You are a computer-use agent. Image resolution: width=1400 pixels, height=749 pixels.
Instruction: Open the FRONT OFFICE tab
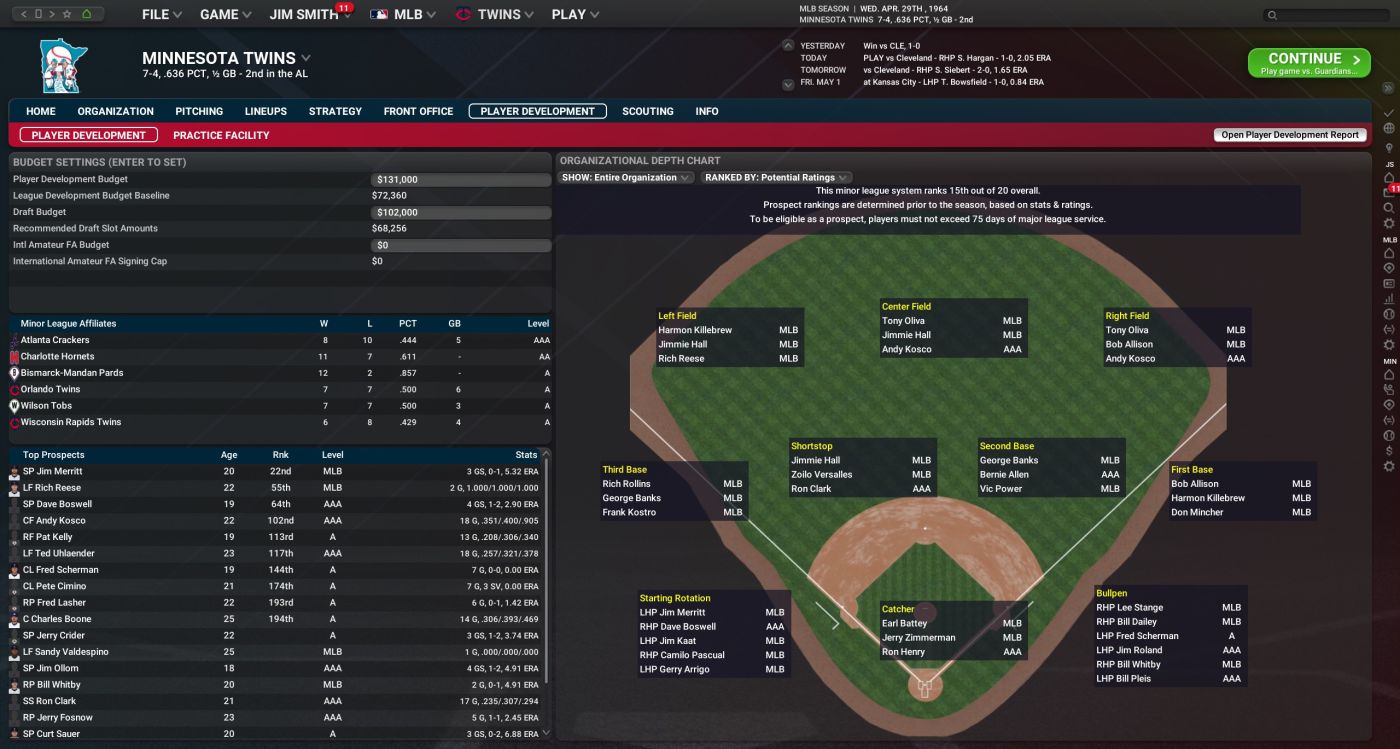417,111
